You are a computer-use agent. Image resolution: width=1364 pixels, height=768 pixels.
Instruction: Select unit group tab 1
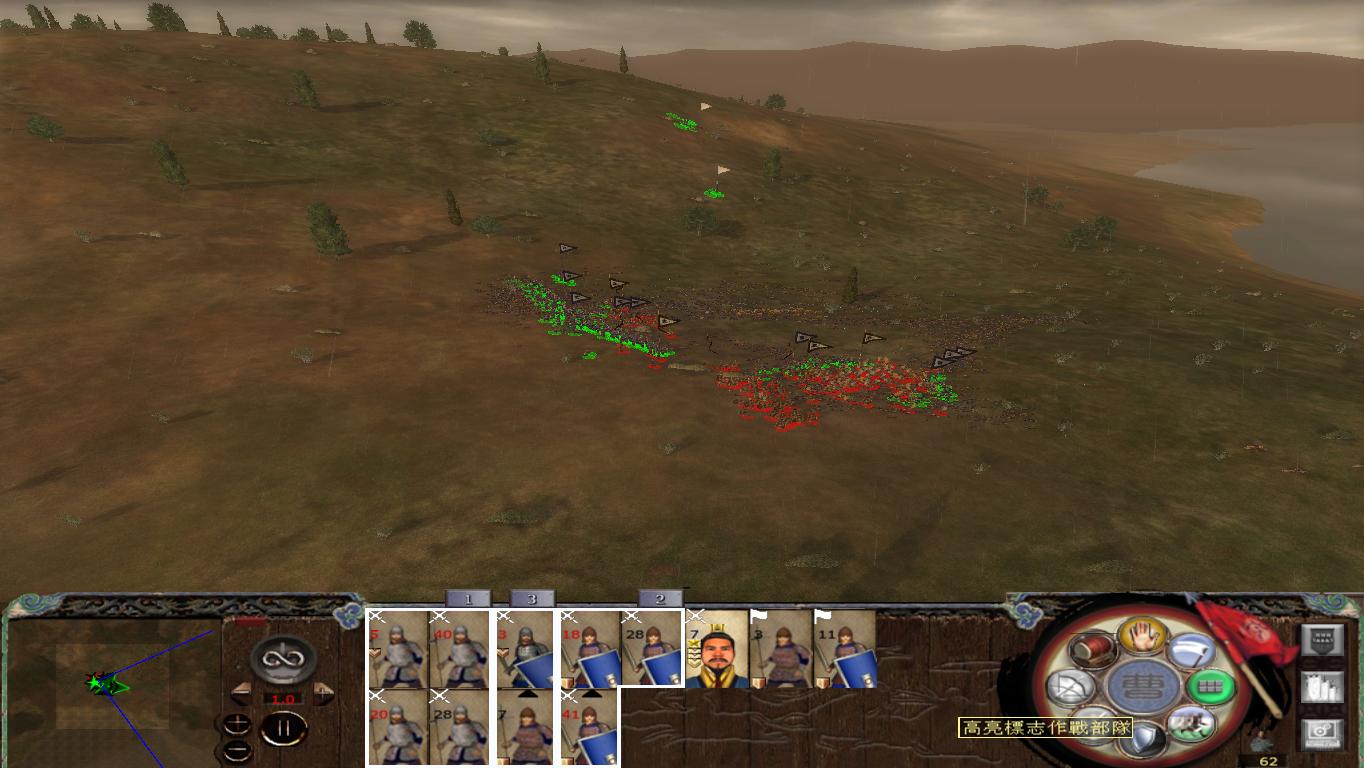pyautogui.click(x=468, y=599)
